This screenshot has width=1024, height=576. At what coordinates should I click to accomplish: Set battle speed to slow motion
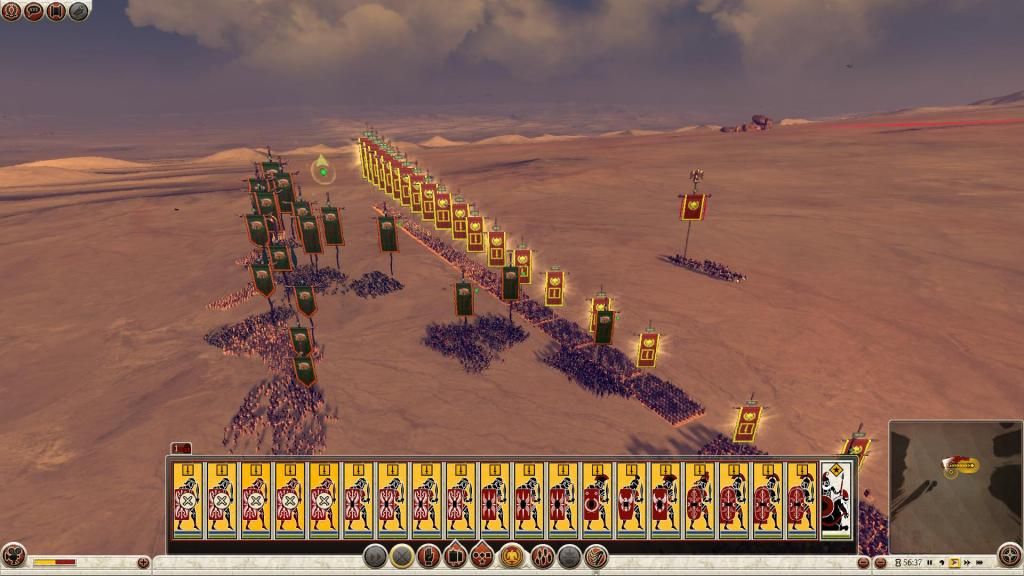coord(942,563)
